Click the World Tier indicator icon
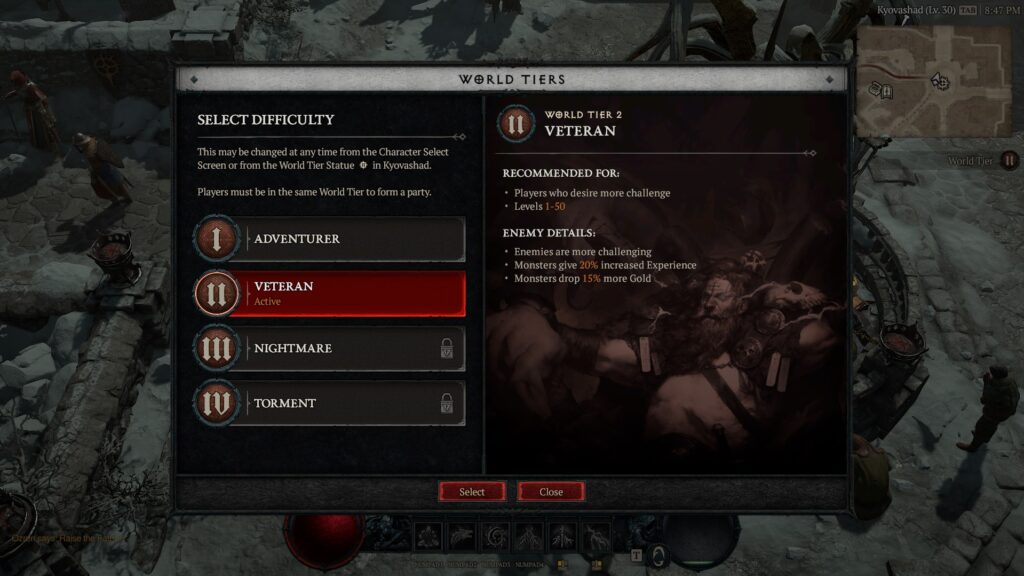1024x576 pixels. [x=1009, y=160]
